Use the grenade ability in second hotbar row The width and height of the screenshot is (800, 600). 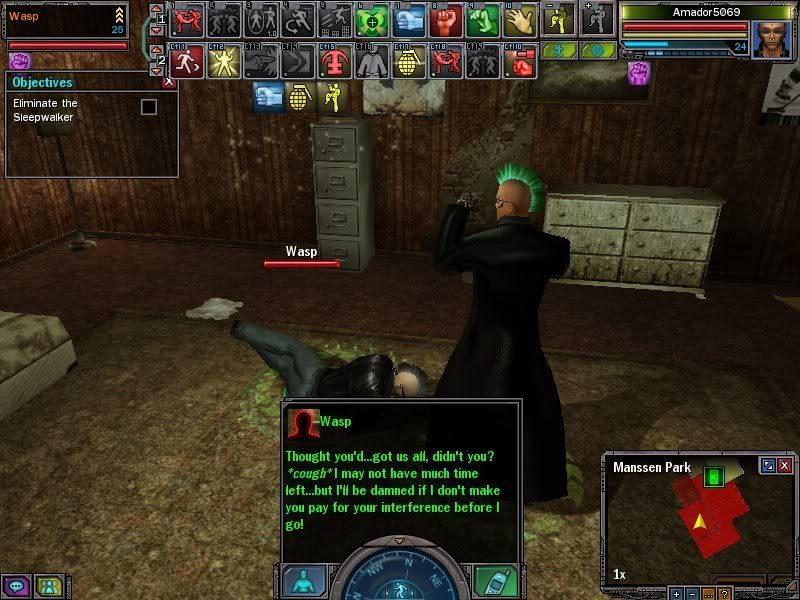click(409, 61)
